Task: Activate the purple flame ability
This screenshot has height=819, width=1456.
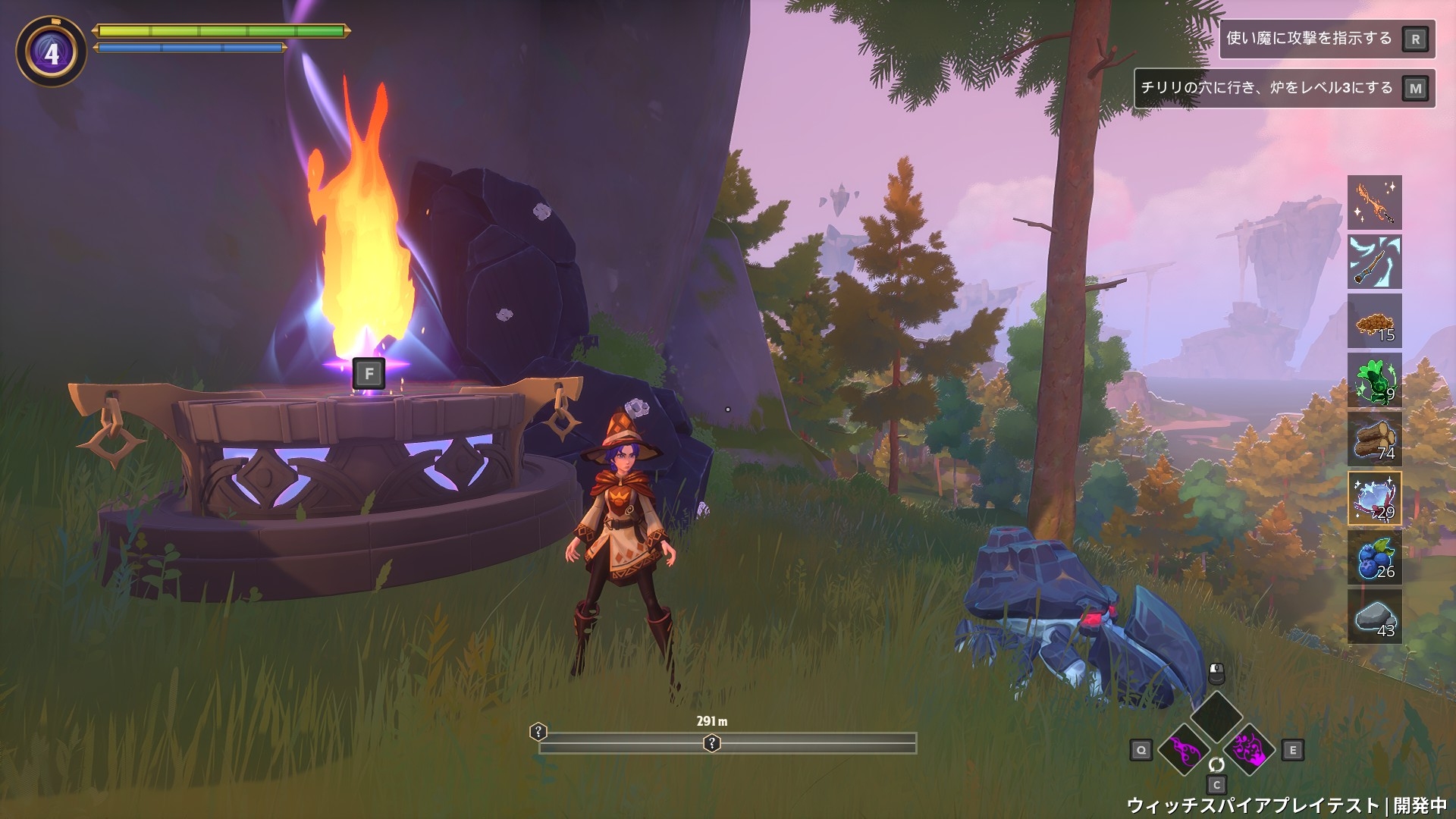Action: point(1184,749)
